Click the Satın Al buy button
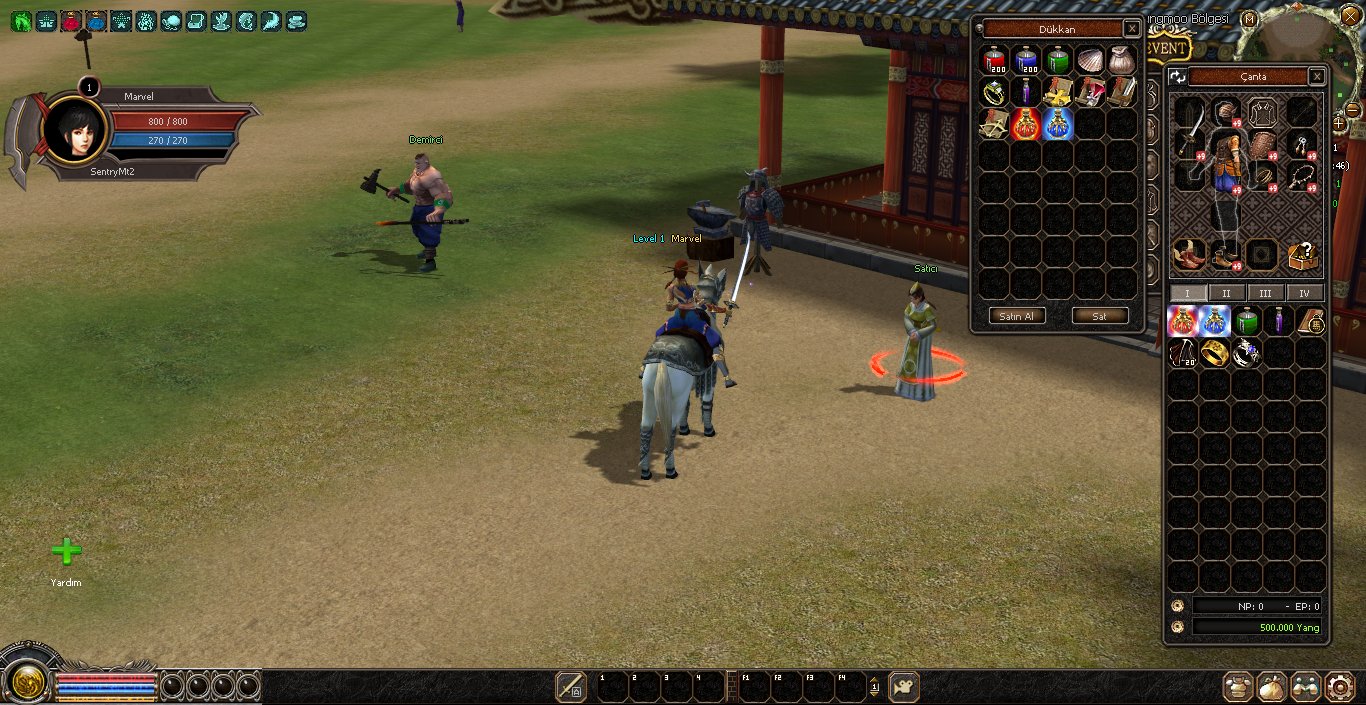The width and height of the screenshot is (1366, 705). click(x=1018, y=316)
